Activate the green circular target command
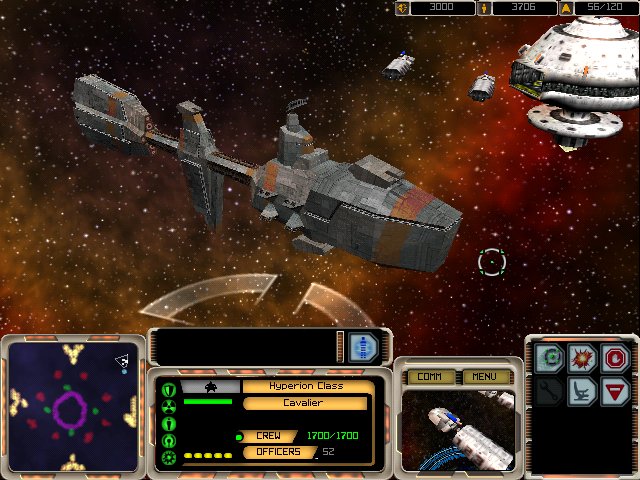The image size is (640, 480). [551, 357]
